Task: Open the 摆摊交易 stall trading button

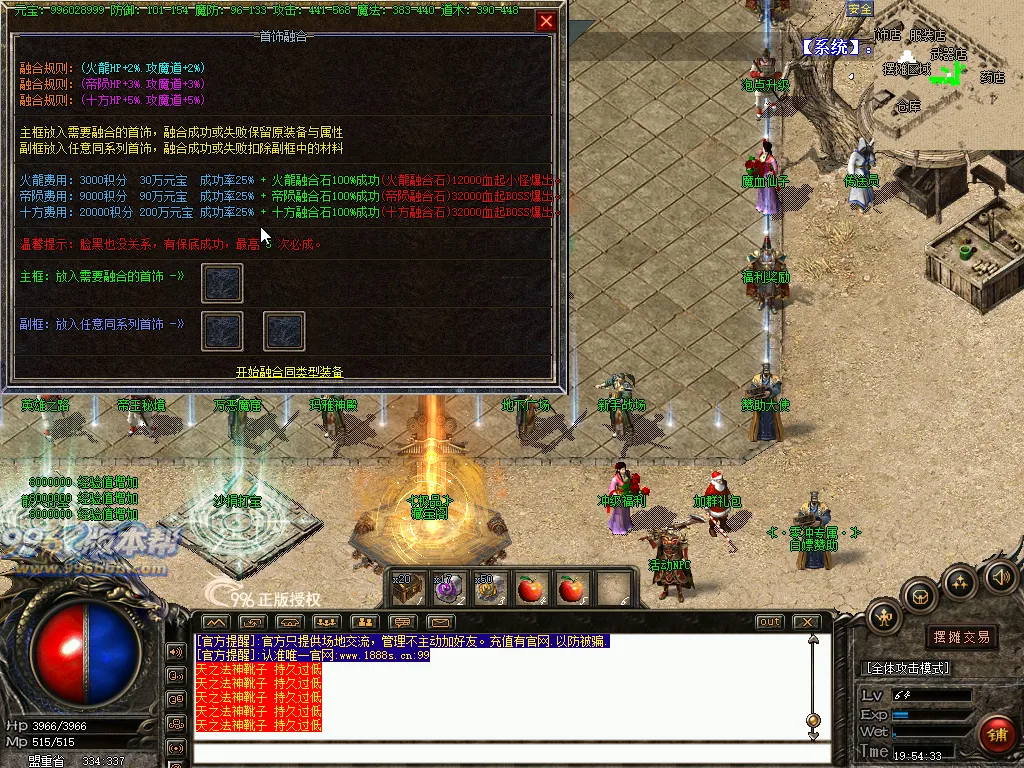Action: click(961, 636)
